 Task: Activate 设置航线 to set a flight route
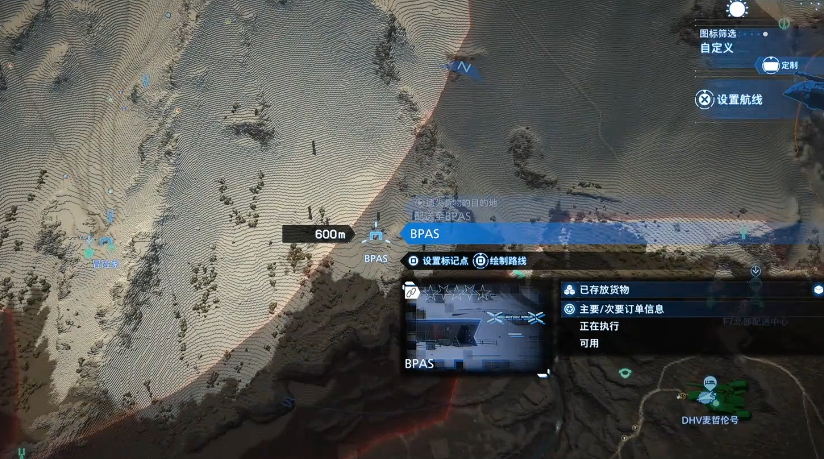click(x=730, y=99)
